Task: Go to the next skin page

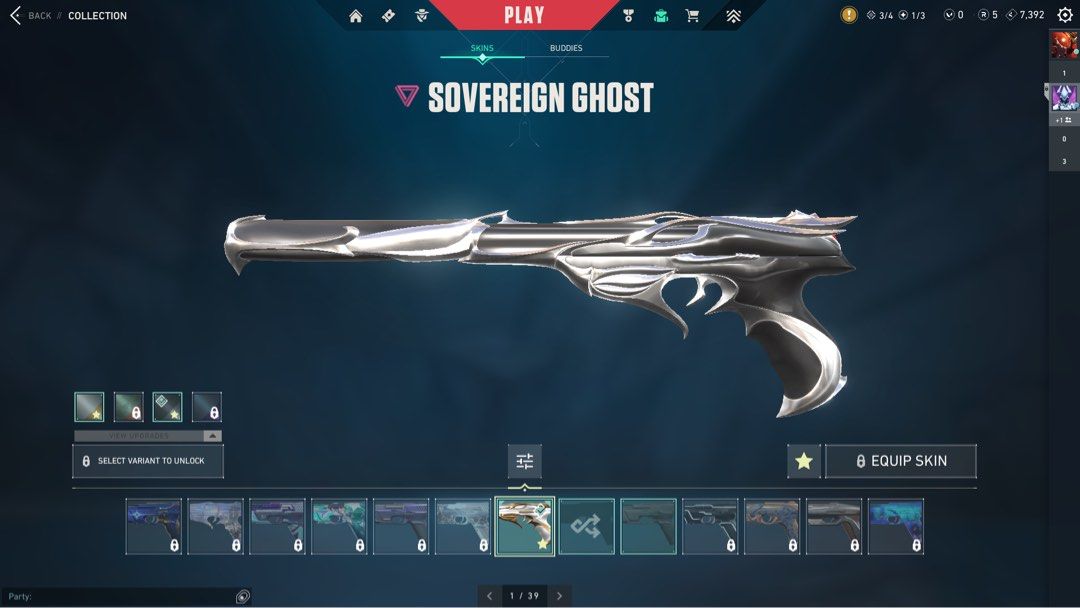Action: coord(560,596)
